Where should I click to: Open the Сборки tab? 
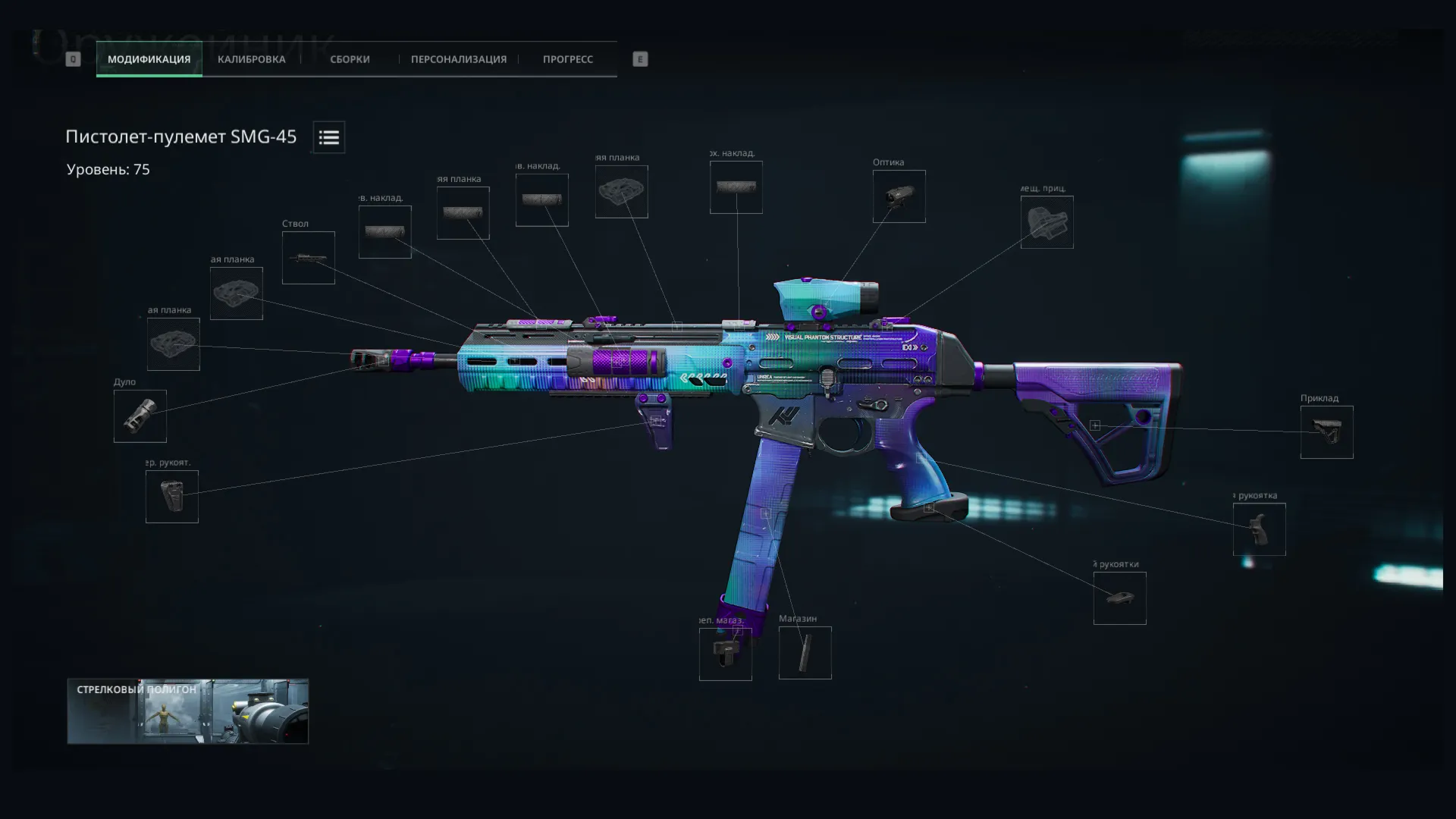tap(350, 59)
